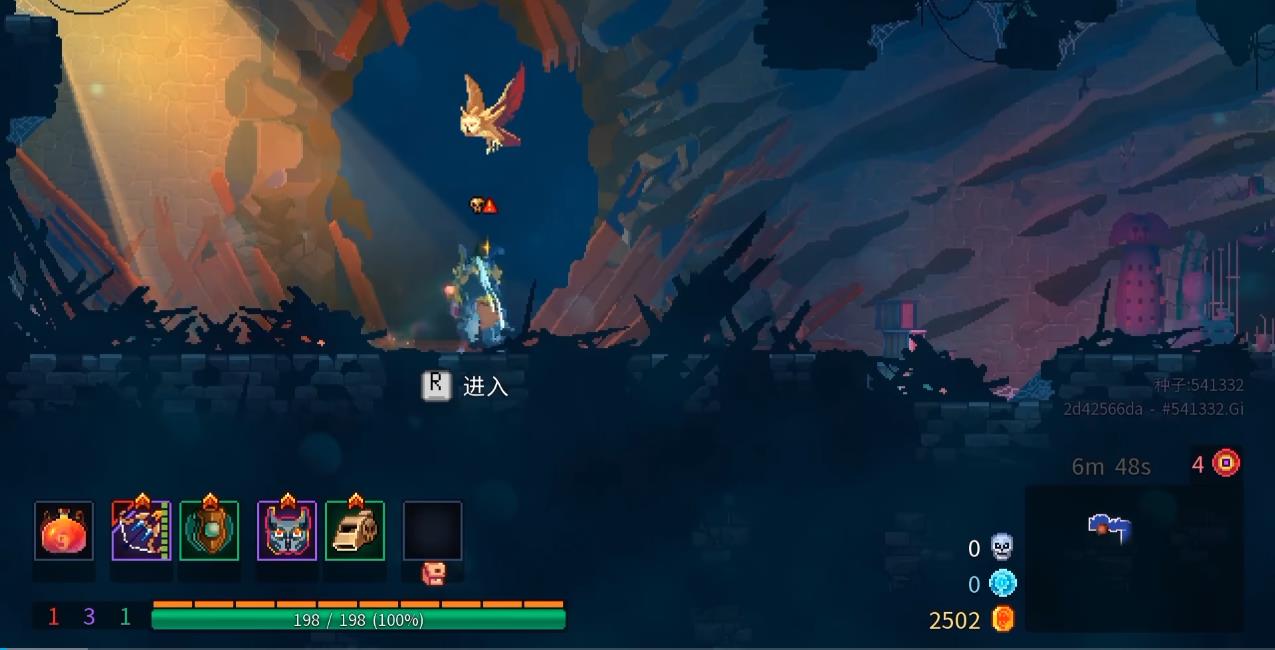Click the blue cell currency icon

(x=1002, y=583)
